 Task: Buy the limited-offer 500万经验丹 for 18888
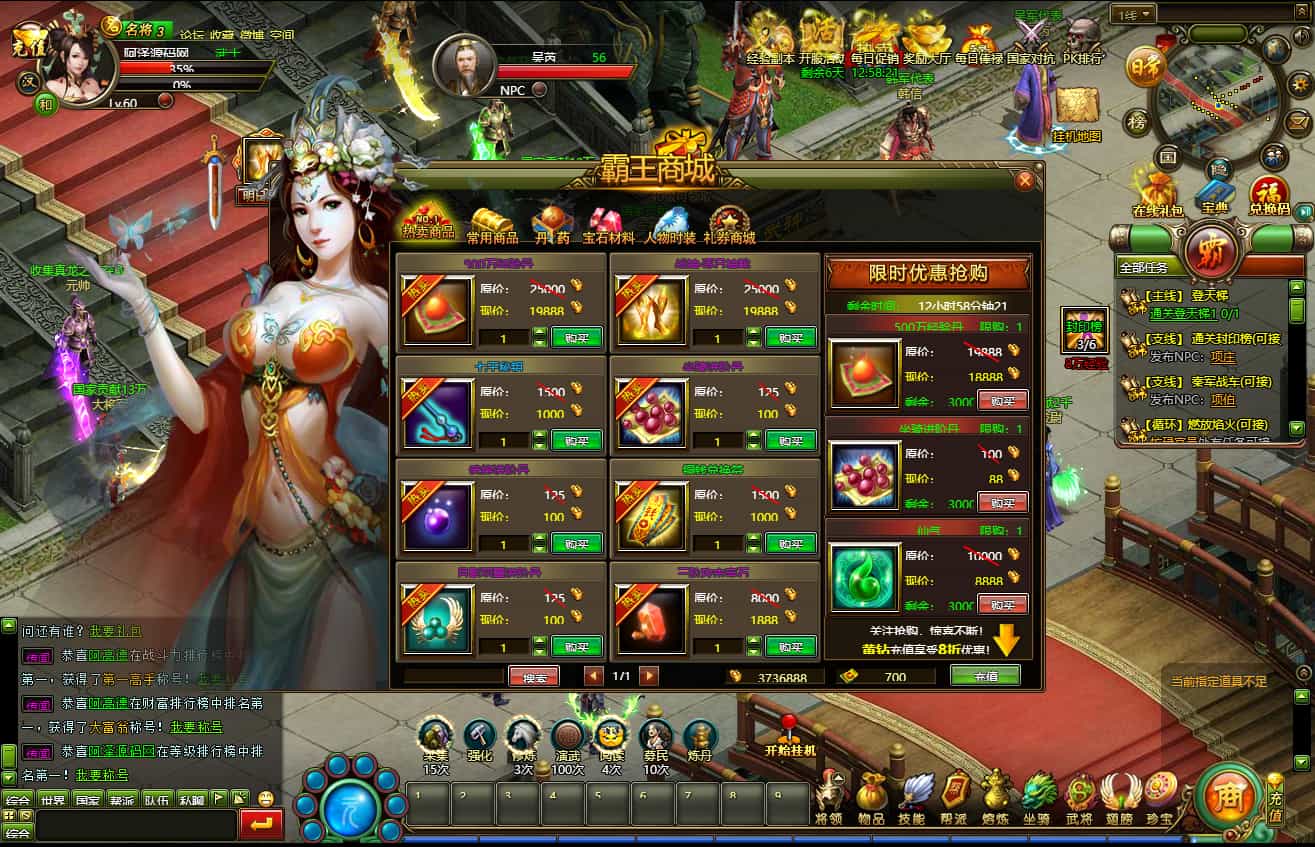(1002, 401)
